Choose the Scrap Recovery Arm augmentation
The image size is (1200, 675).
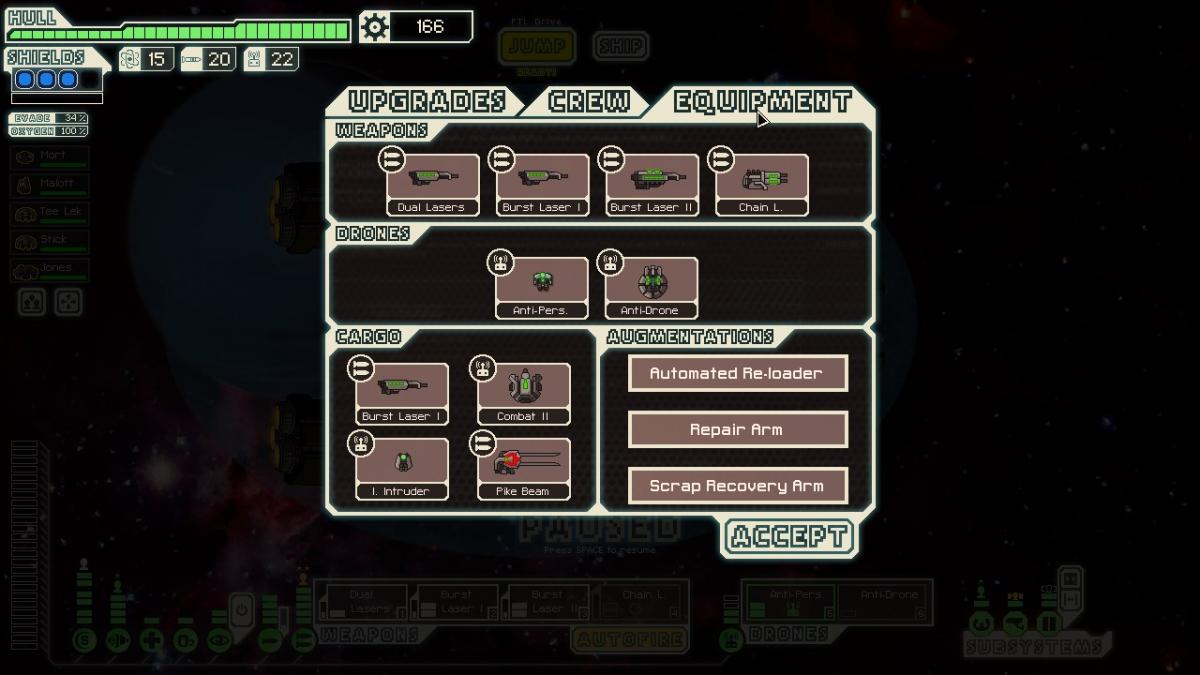click(x=737, y=486)
